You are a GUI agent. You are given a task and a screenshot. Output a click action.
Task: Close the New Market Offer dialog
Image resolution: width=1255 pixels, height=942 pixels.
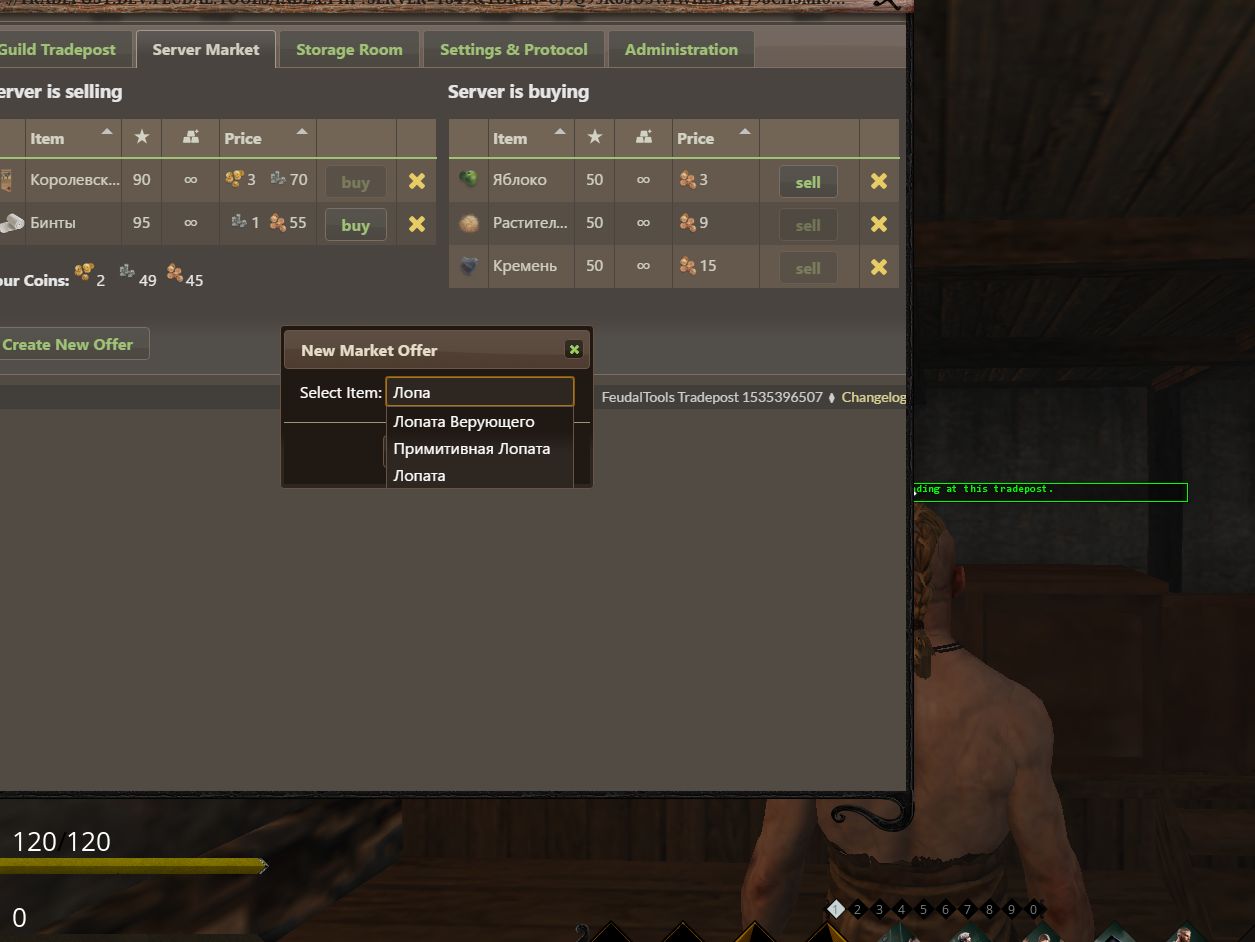coord(573,349)
